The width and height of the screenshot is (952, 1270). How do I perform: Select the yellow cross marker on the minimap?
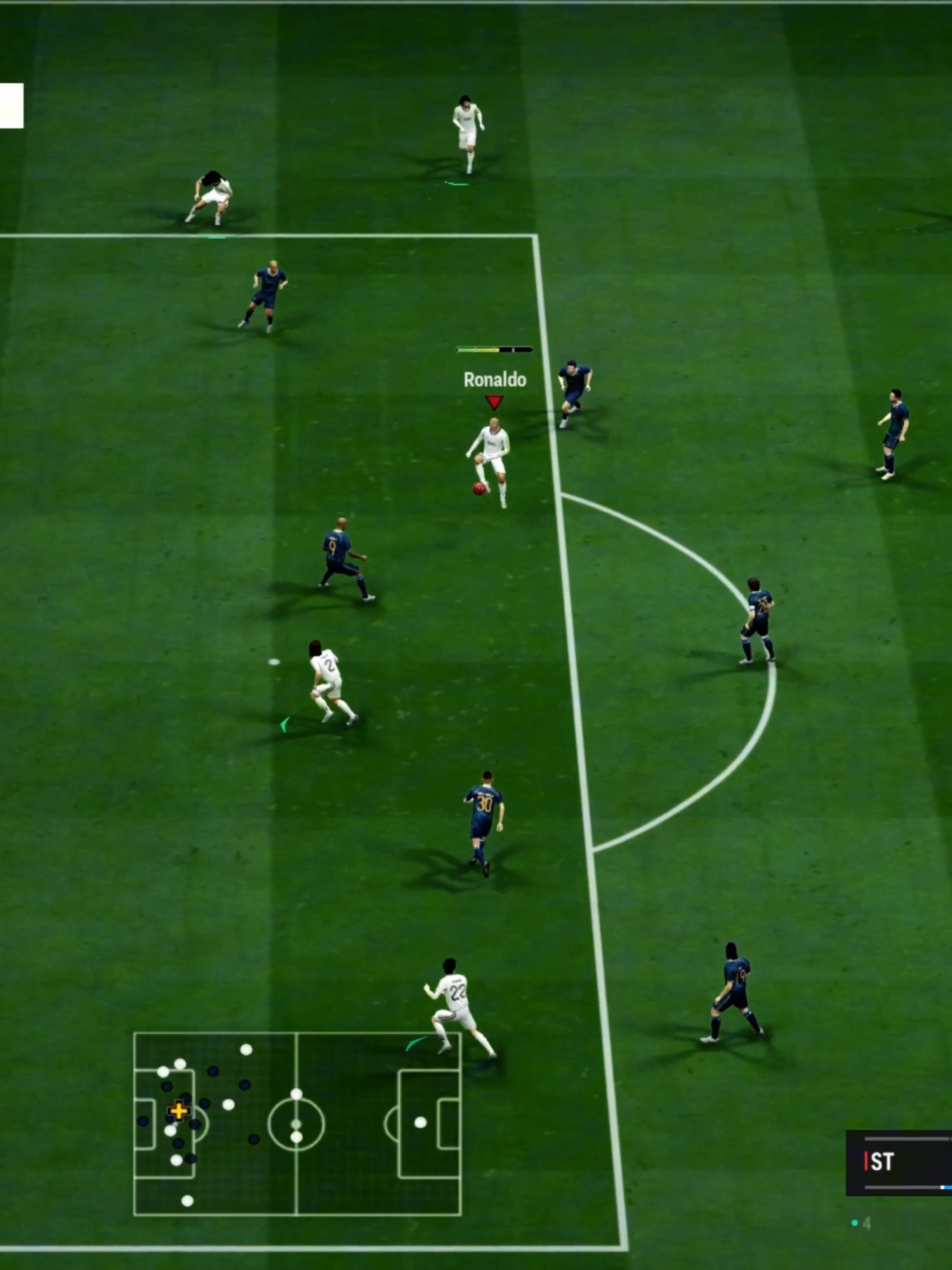(x=179, y=1111)
